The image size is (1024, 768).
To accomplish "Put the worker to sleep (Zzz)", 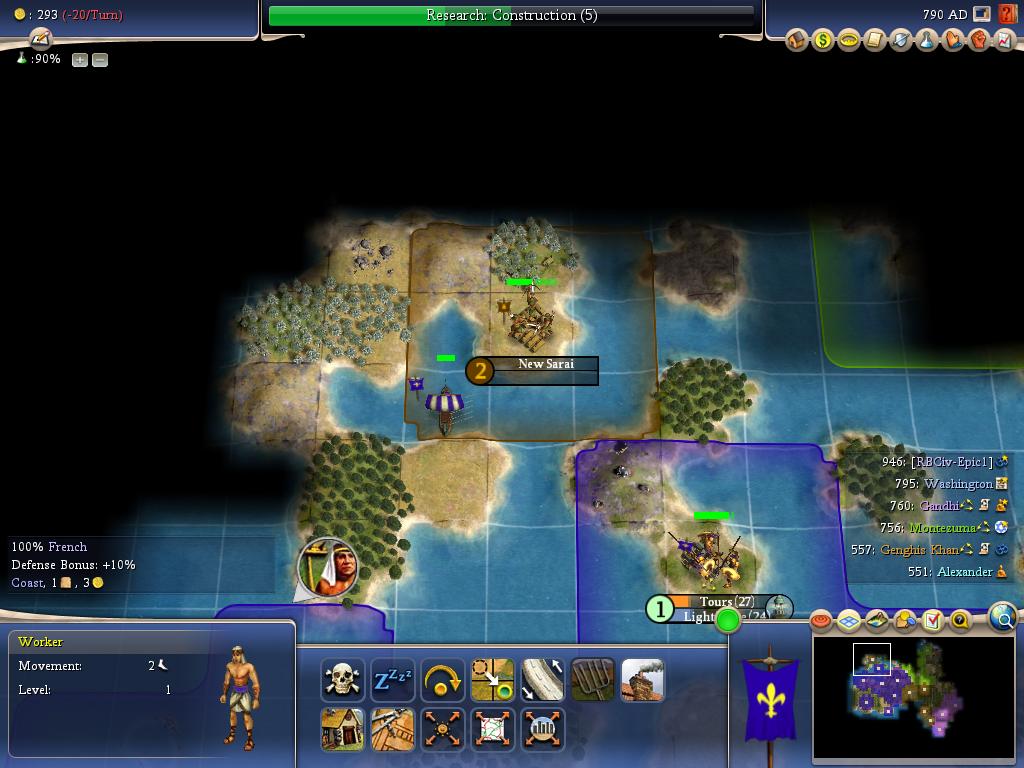I will coord(393,681).
